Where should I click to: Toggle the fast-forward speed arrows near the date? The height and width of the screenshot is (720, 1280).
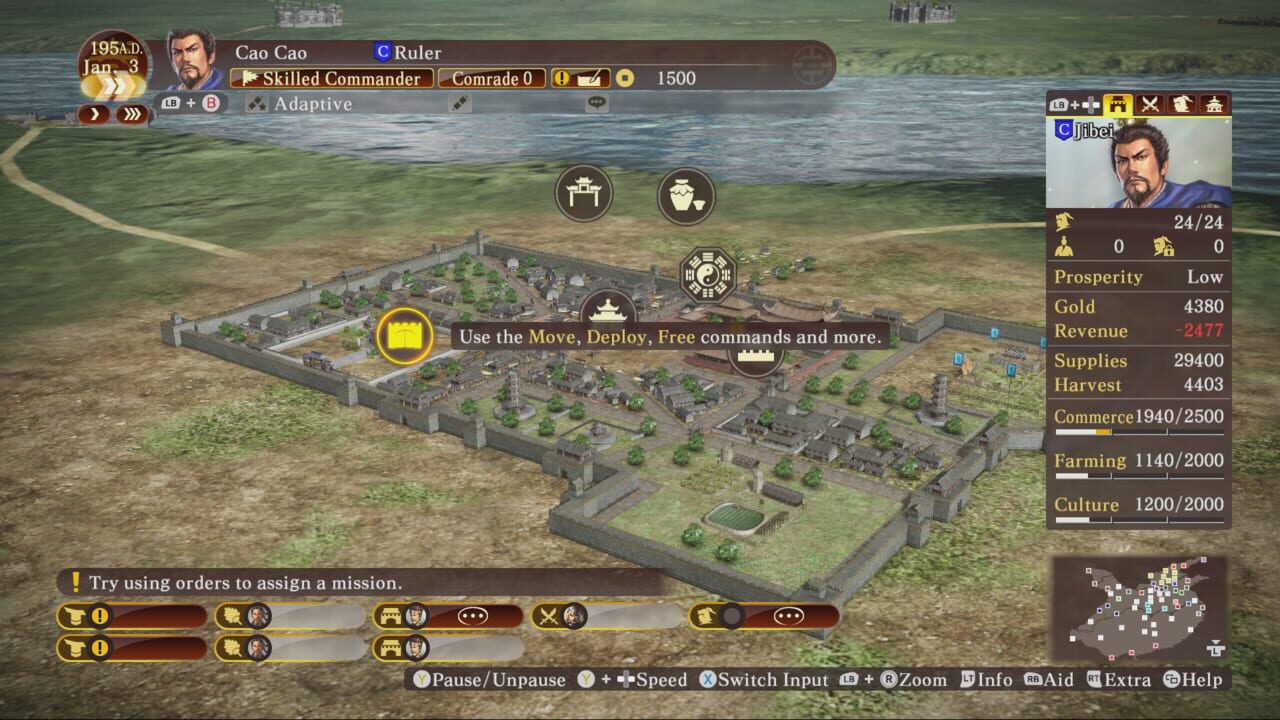pos(132,113)
